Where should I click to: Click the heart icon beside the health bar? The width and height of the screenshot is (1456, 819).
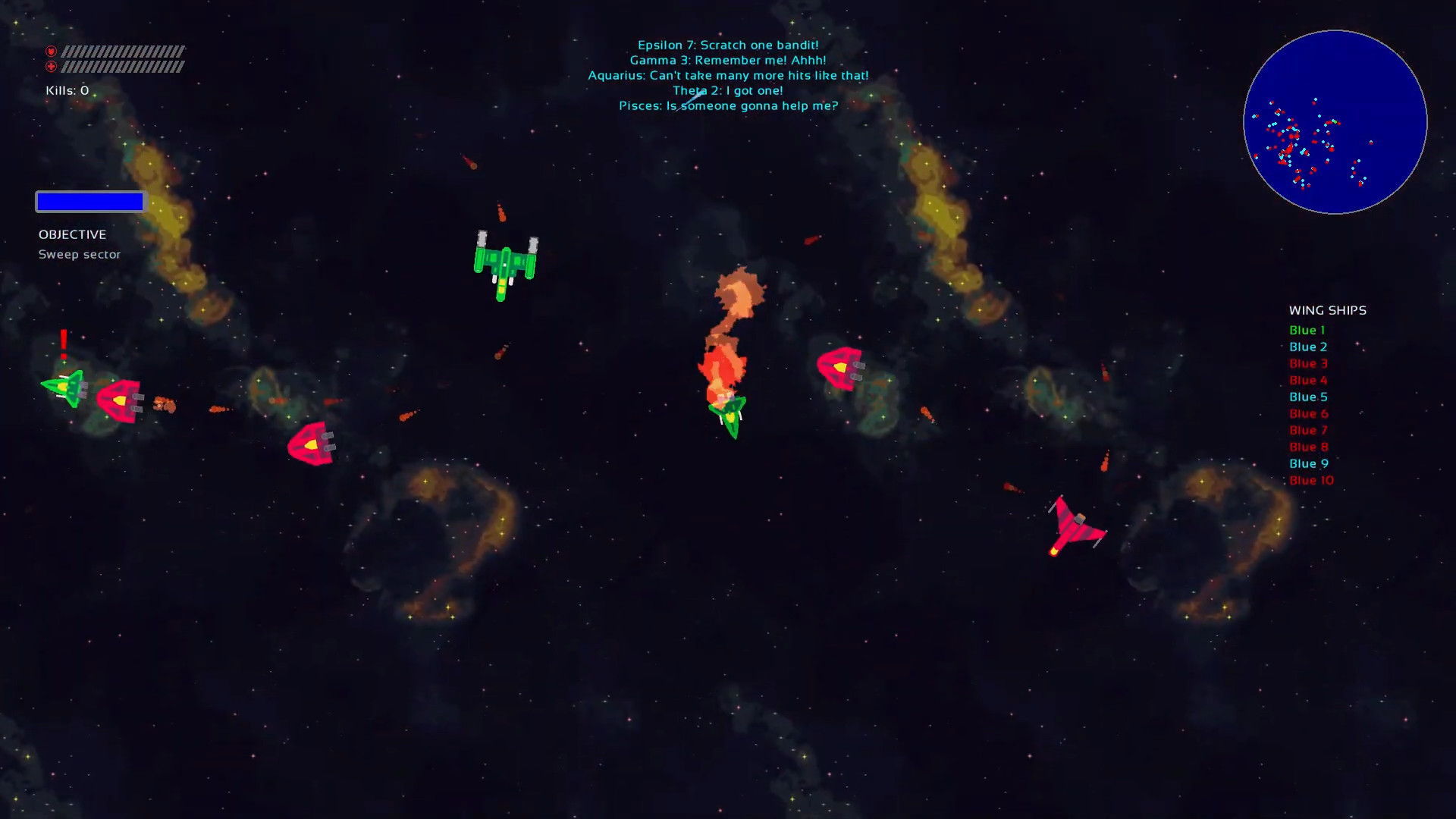[x=51, y=52]
